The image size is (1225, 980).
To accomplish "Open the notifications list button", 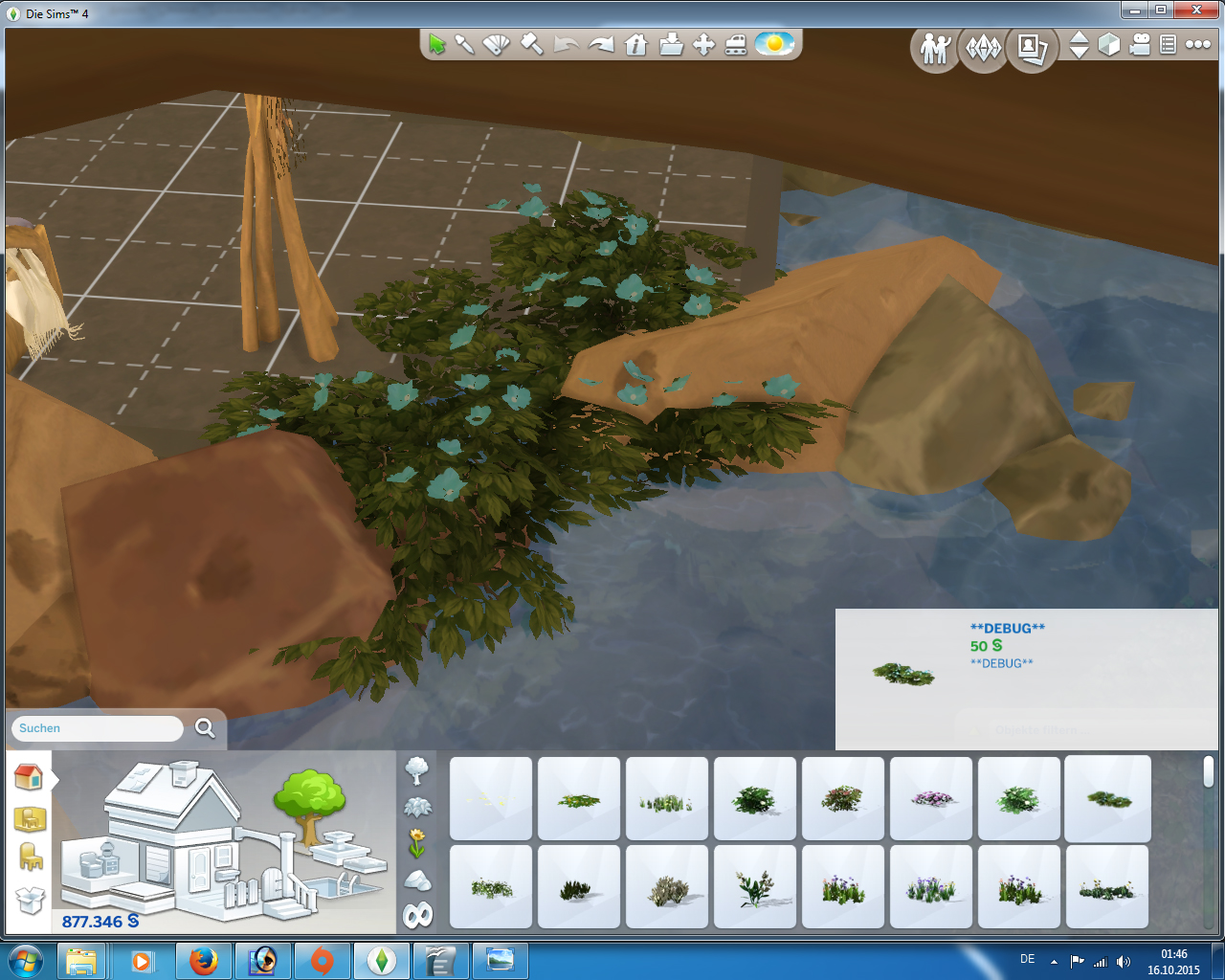I will tap(1168, 44).
